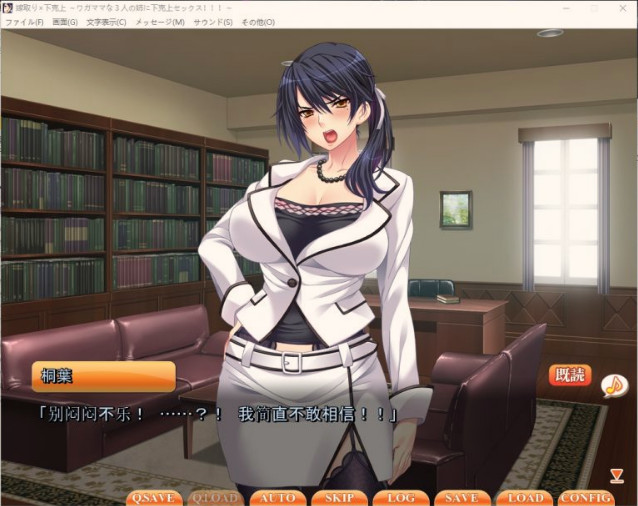Screen dimensions: 638x506
Task: Open the サウンド(S) menu
Action: click(213, 22)
